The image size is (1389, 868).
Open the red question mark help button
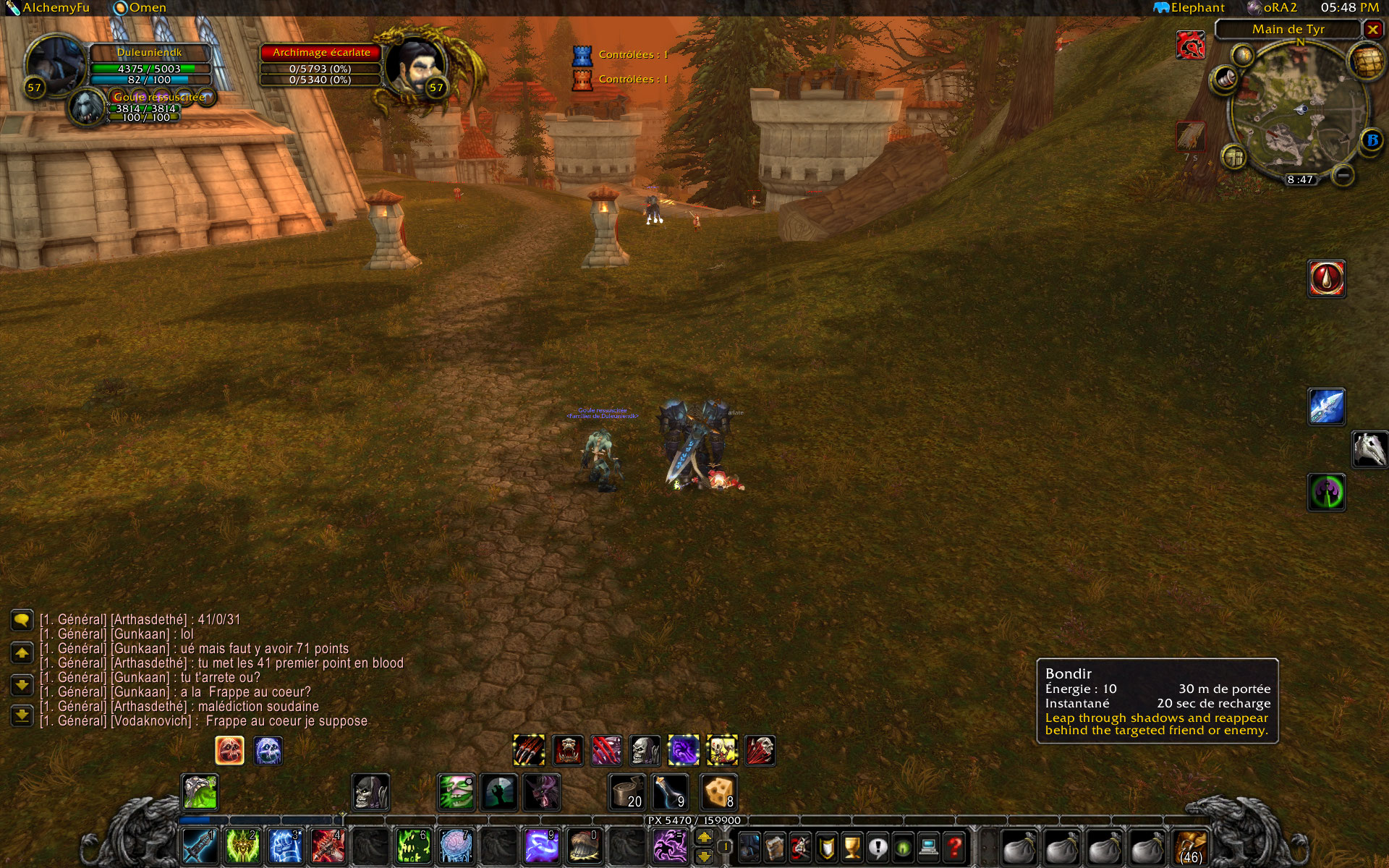click(955, 846)
